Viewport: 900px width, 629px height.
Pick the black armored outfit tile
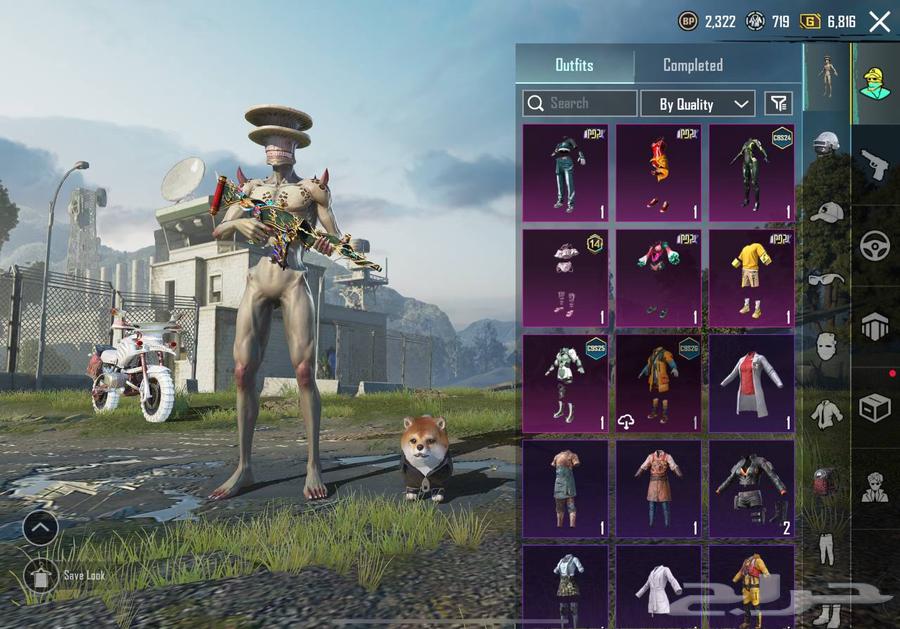[752, 488]
